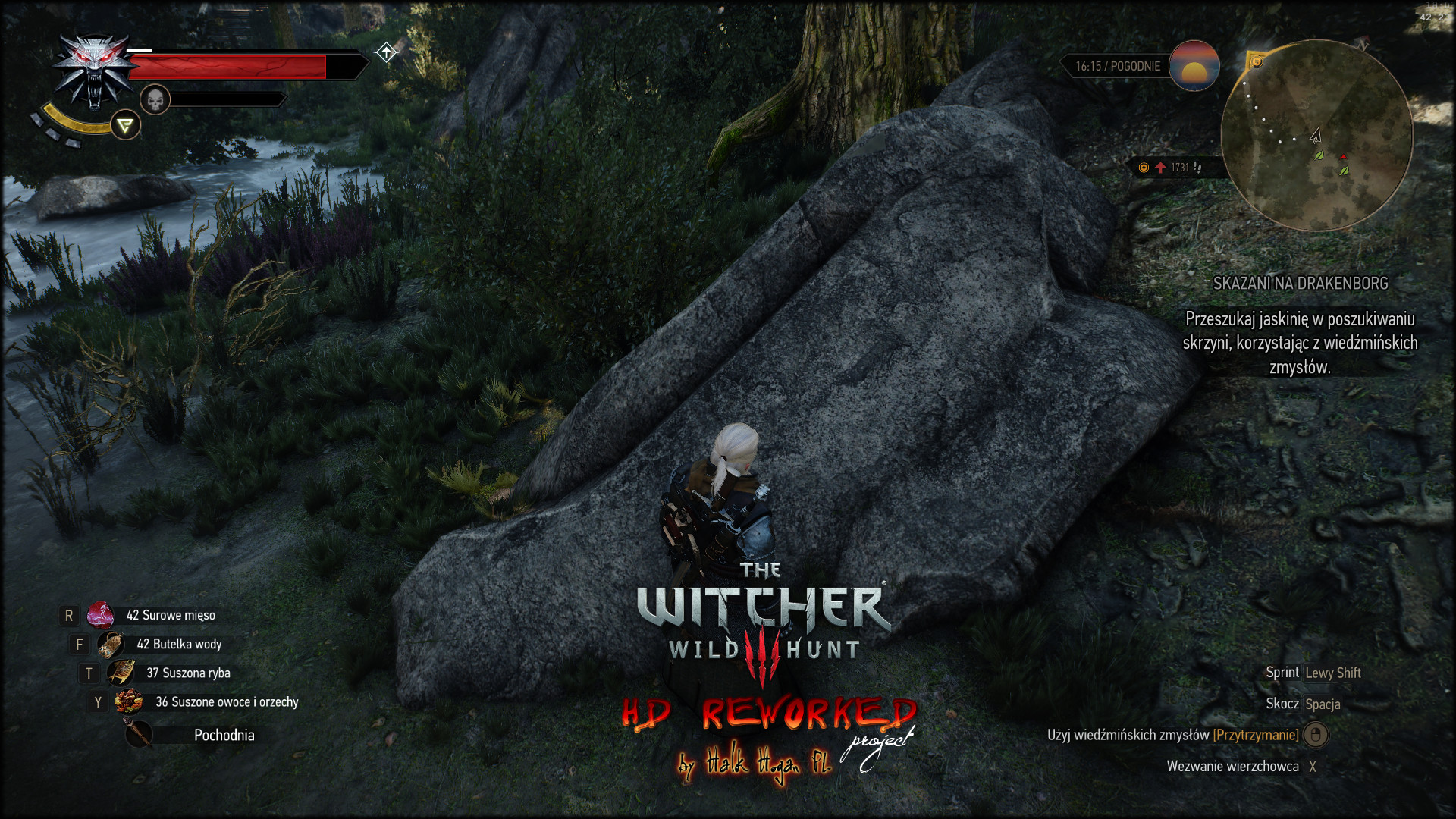Select the Surowe mięso quick slot
Viewport: 1456px width, 819px height.
pos(100,615)
